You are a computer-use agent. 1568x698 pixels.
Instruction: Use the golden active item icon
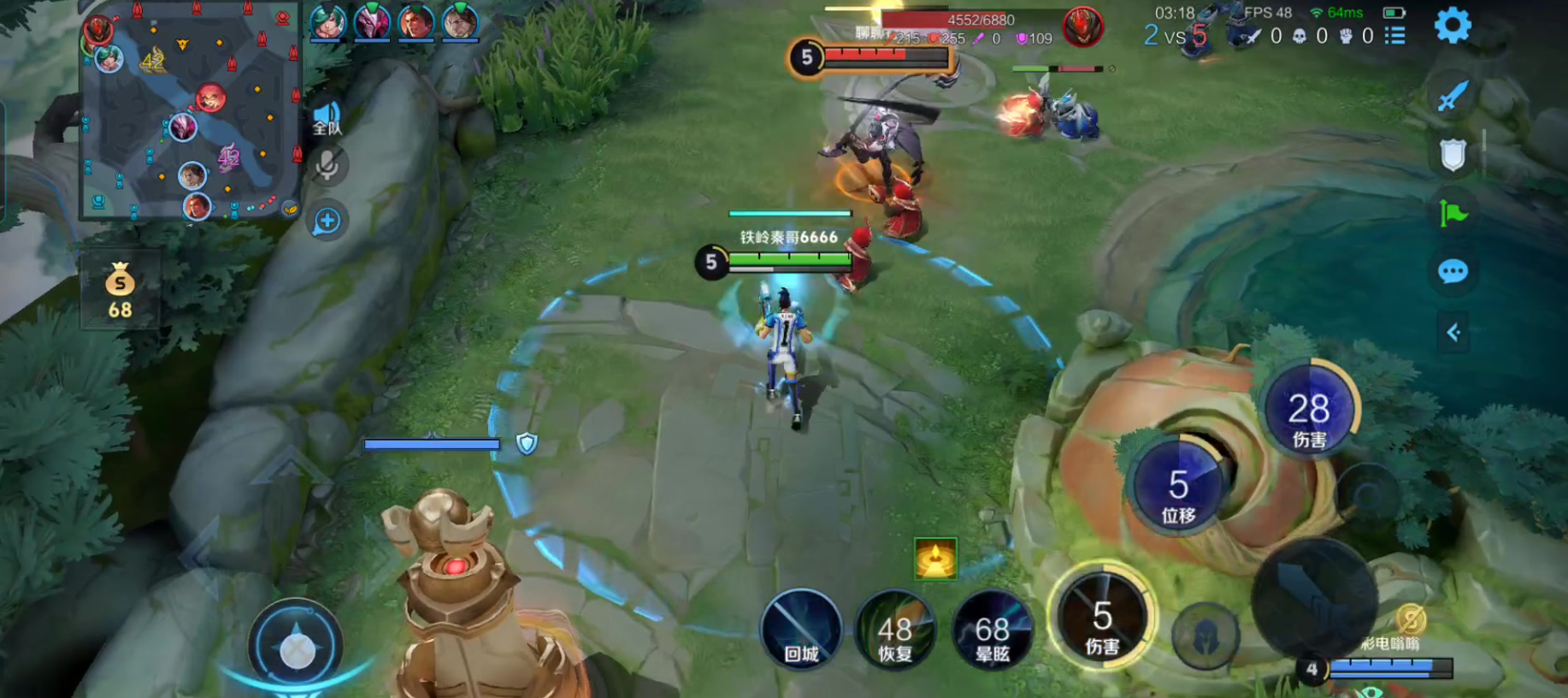[x=935, y=559]
